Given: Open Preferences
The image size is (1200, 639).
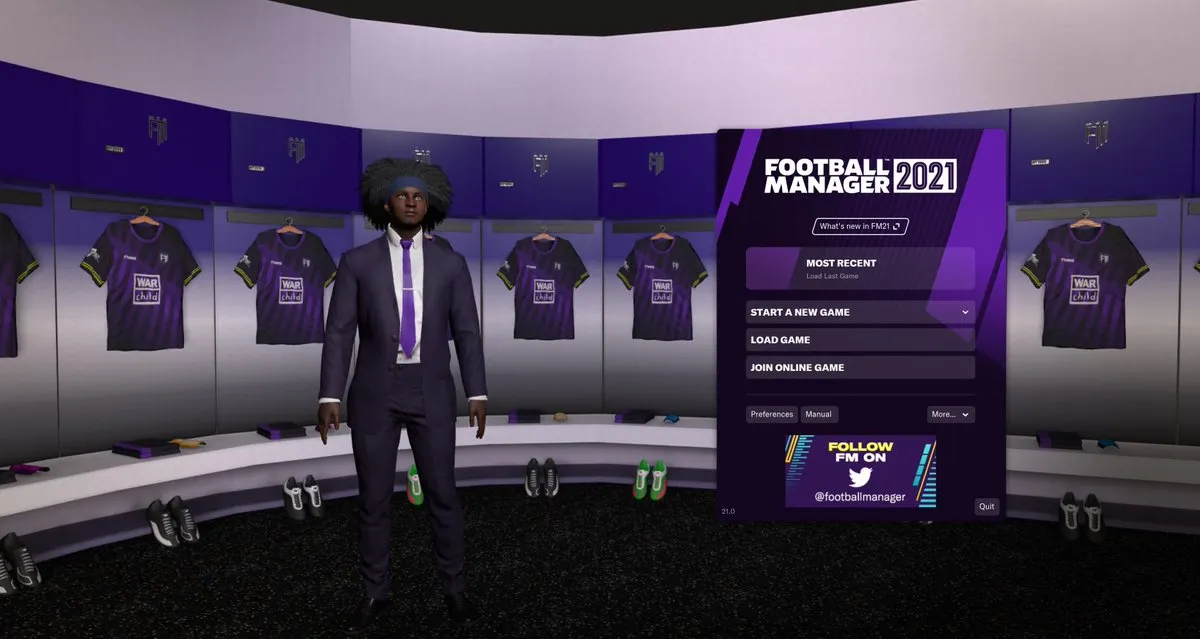Looking at the screenshot, I should [x=772, y=414].
